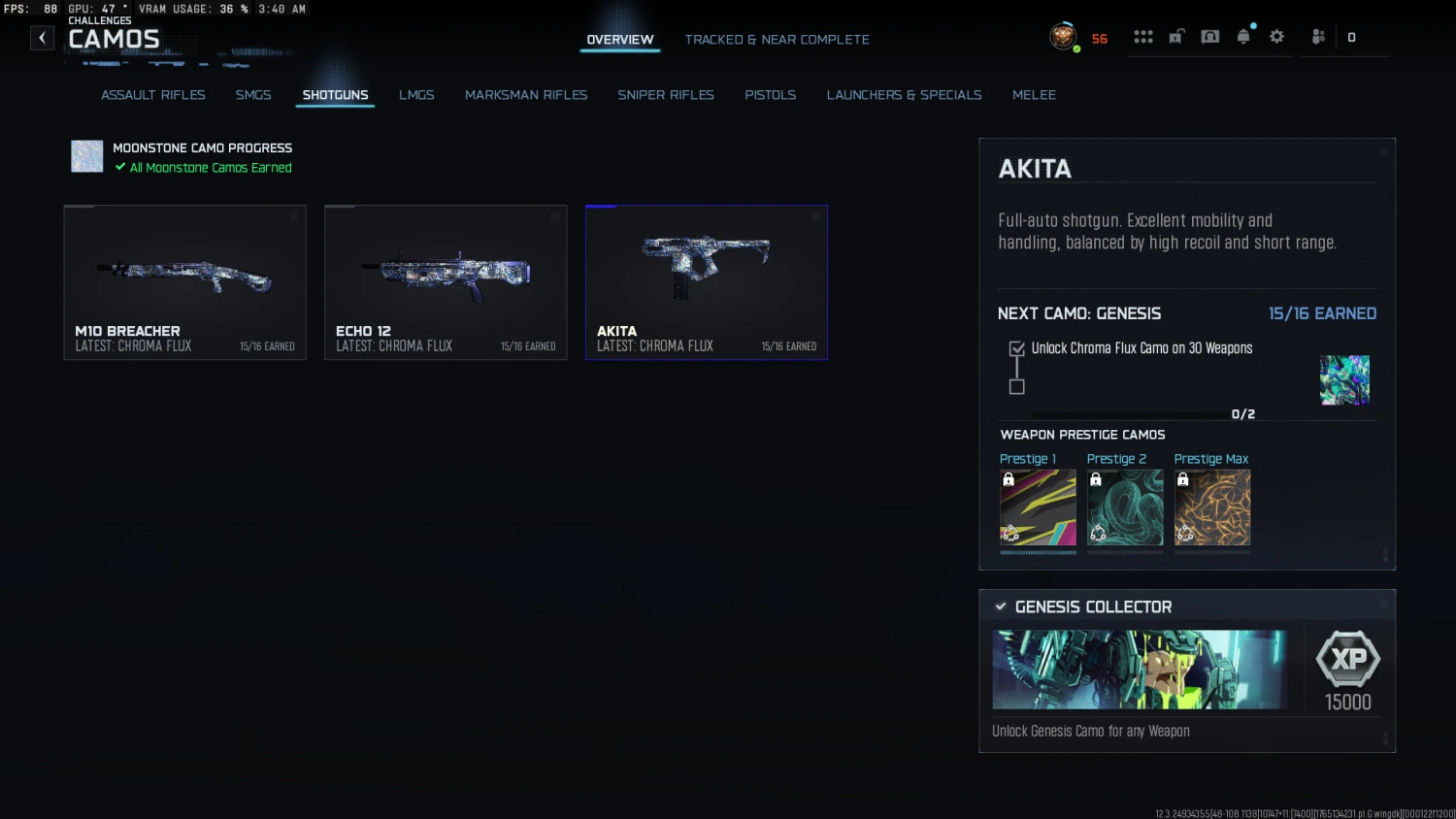Open the social/friends panel icon
1456x819 pixels.
pos(1318,36)
